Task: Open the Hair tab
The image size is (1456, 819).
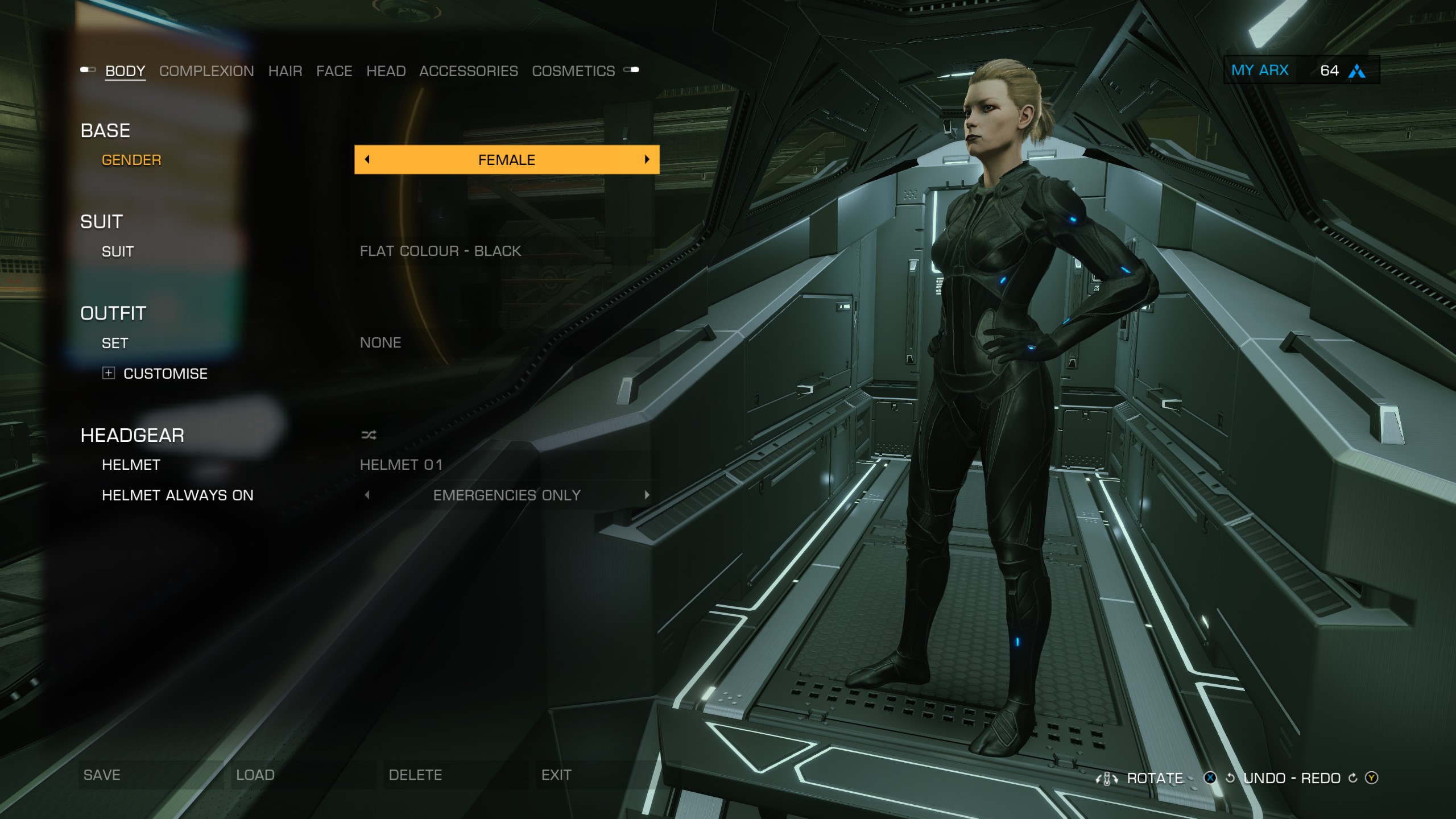Action: [x=285, y=71]
